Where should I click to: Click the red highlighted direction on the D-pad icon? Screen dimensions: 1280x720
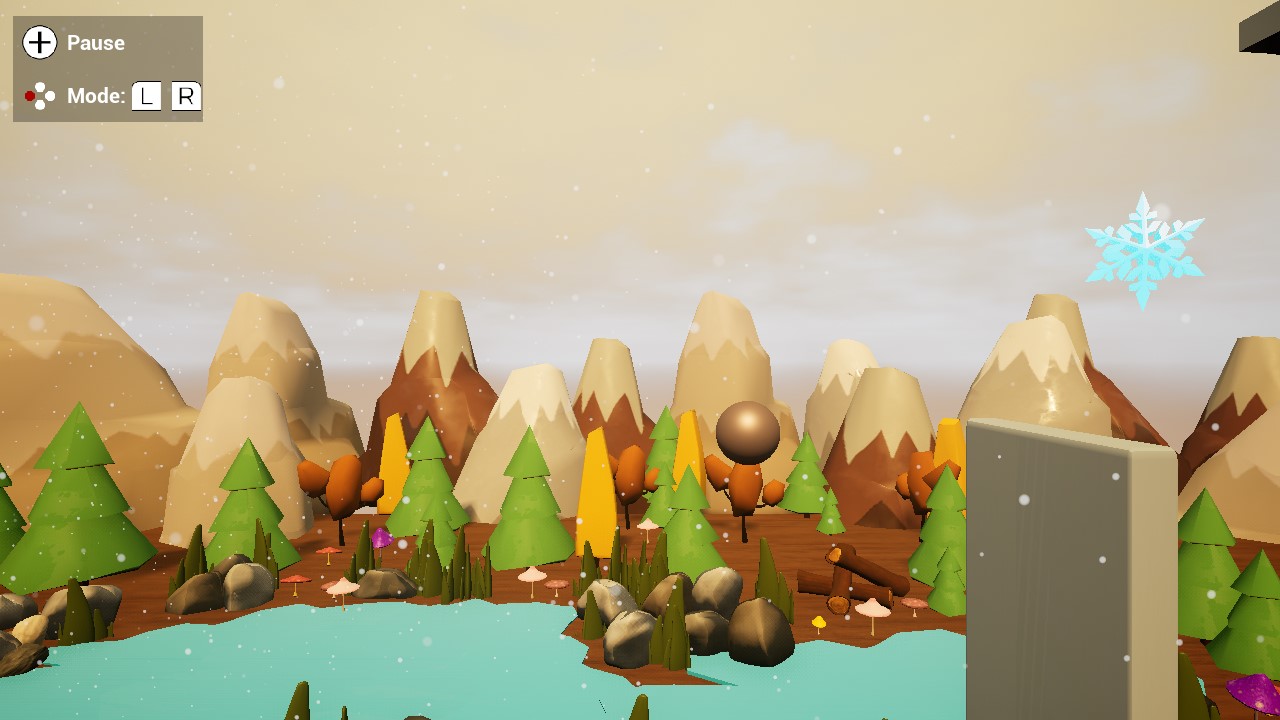coord(28,95)
